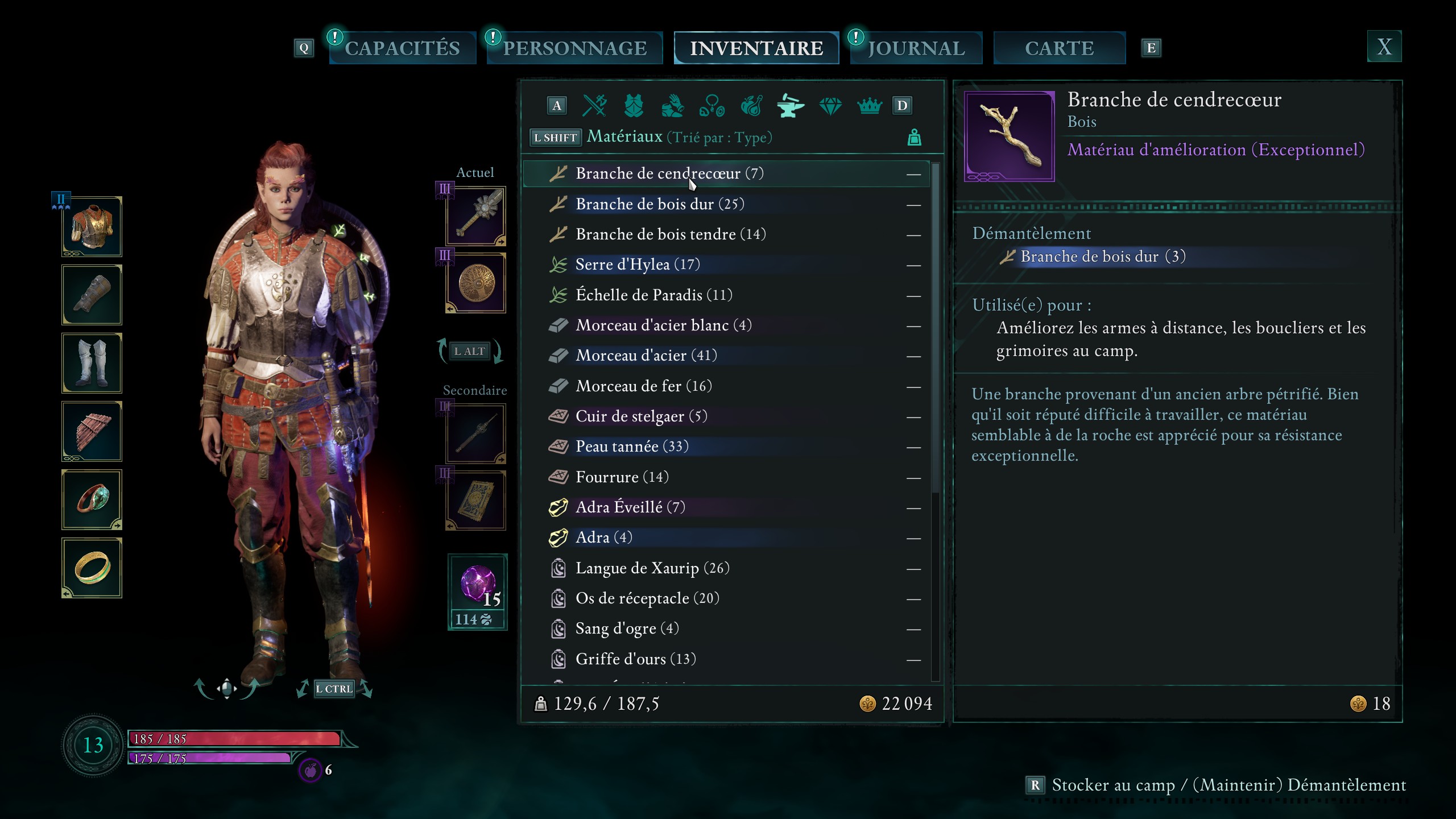Select Branche de bois dur in list
This screenshot has height=819, width=1456.
660,204
